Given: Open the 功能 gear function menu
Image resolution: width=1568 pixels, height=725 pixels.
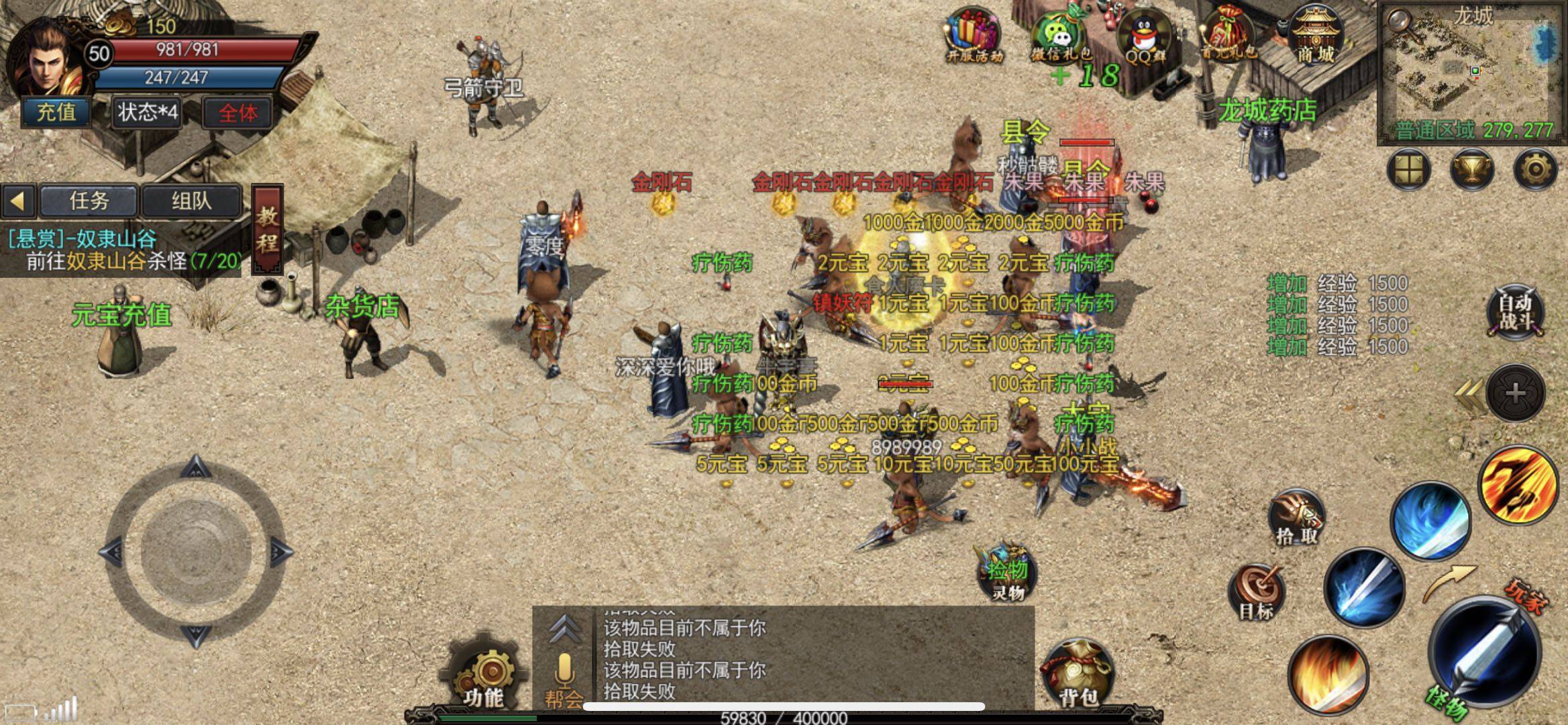Looking at the screenshot, I should pyautogui.click(x=483, y=673).
